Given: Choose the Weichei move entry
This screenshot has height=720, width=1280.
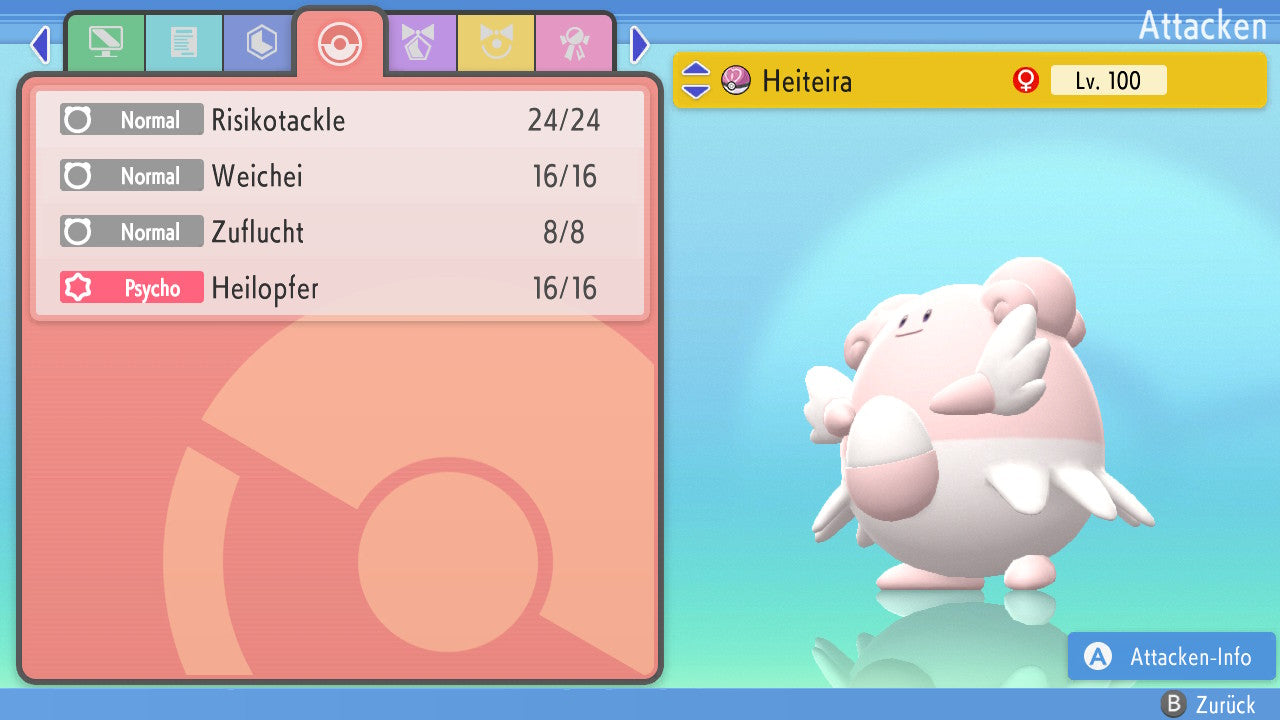Looking at the screenshot, I should (x=340, y=177).
